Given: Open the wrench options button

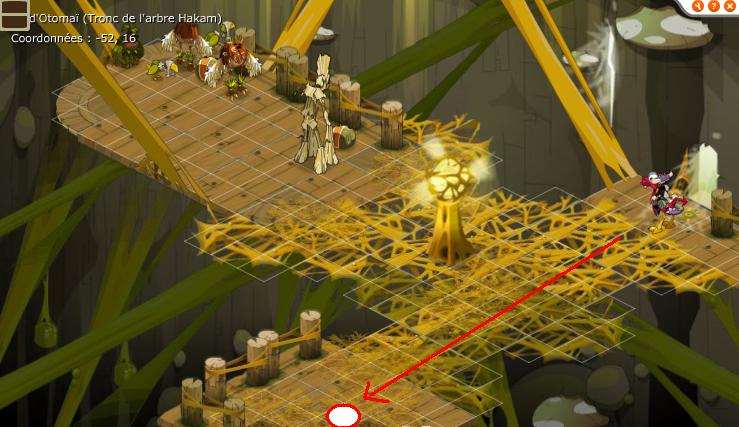Looking at the screenshot, I should [x=700, y=6].
